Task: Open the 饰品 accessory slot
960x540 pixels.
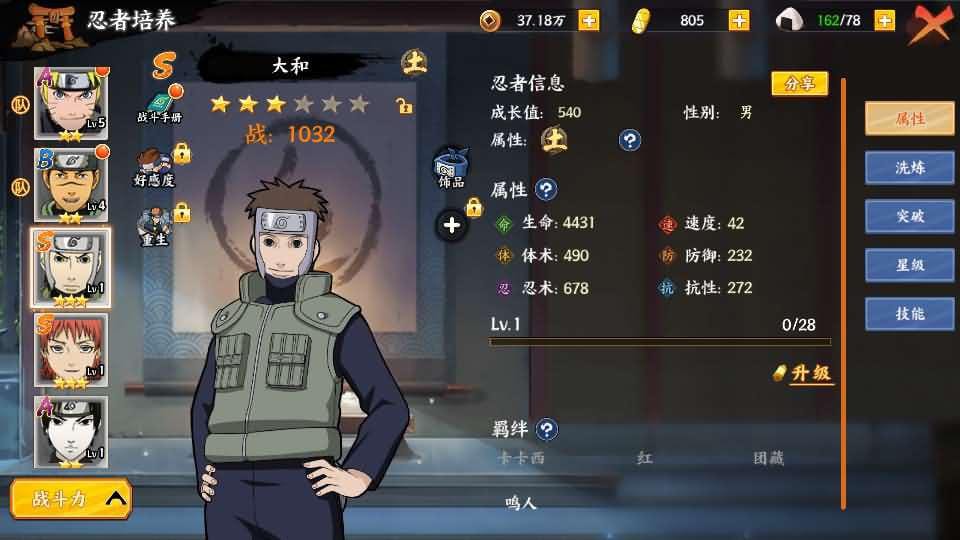Action: click(x=451, y=169)
